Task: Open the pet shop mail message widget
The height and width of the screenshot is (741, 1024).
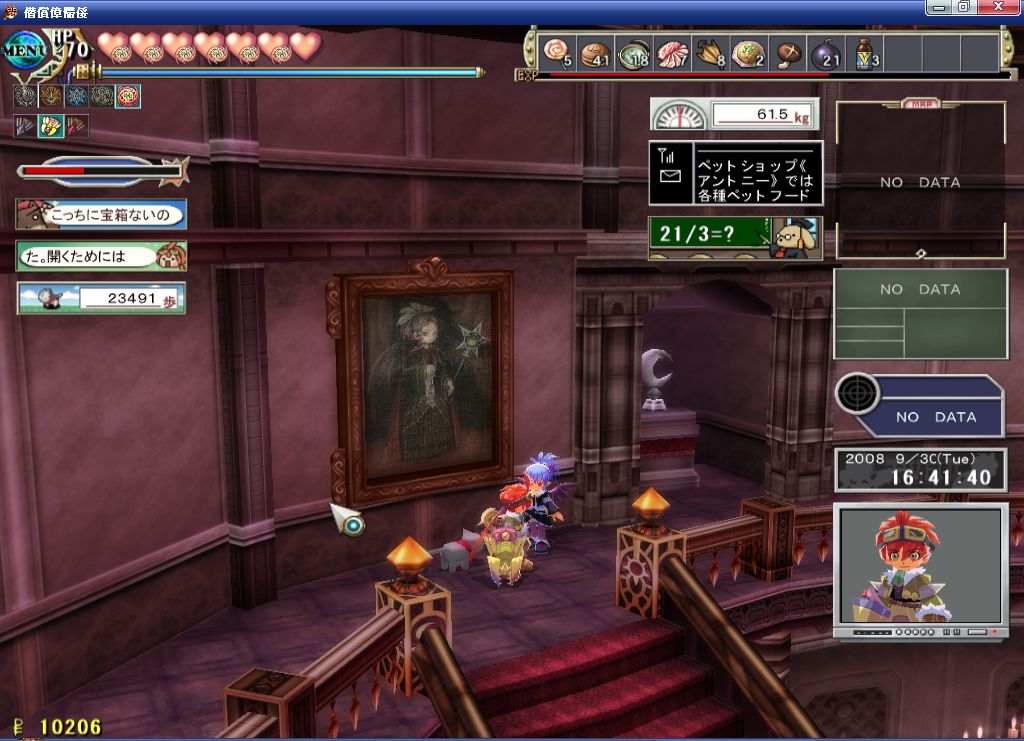Action: (735, 173)
